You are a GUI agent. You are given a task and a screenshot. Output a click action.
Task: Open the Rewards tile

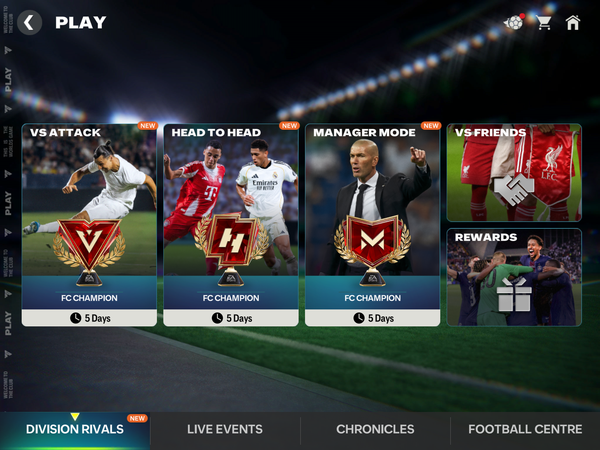click(514, 277)
